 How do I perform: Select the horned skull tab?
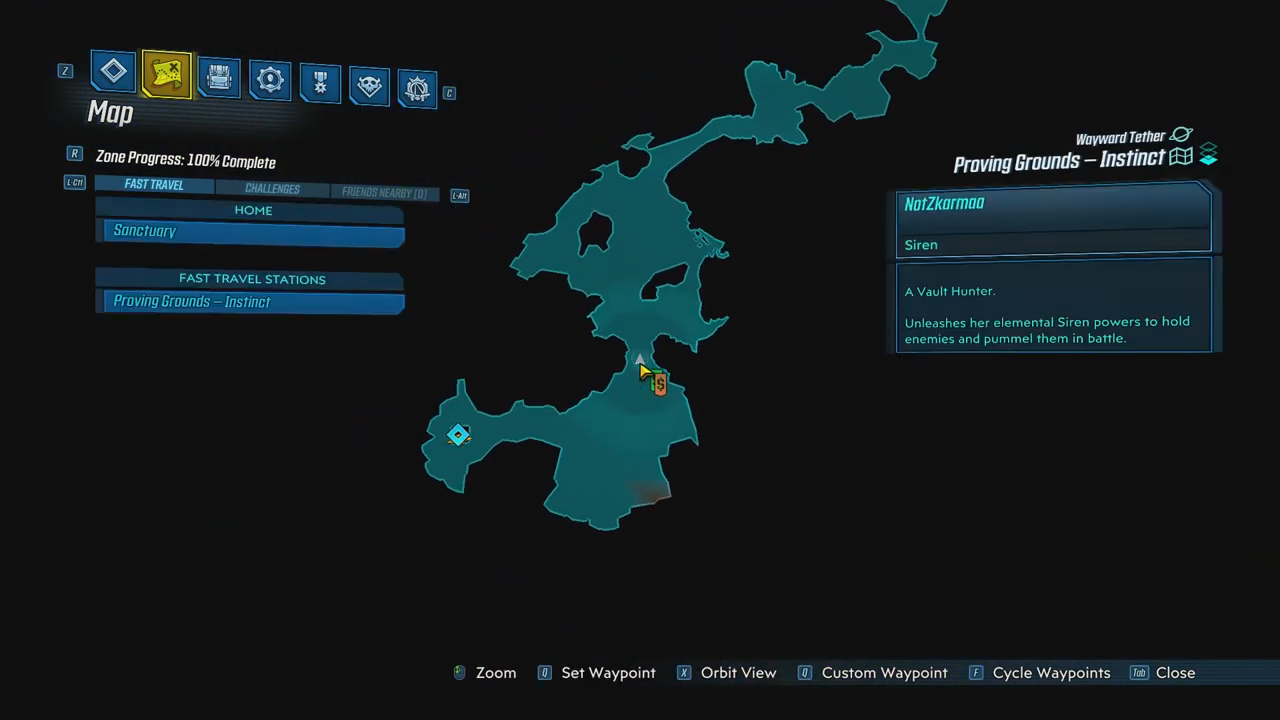coord(369,86)
